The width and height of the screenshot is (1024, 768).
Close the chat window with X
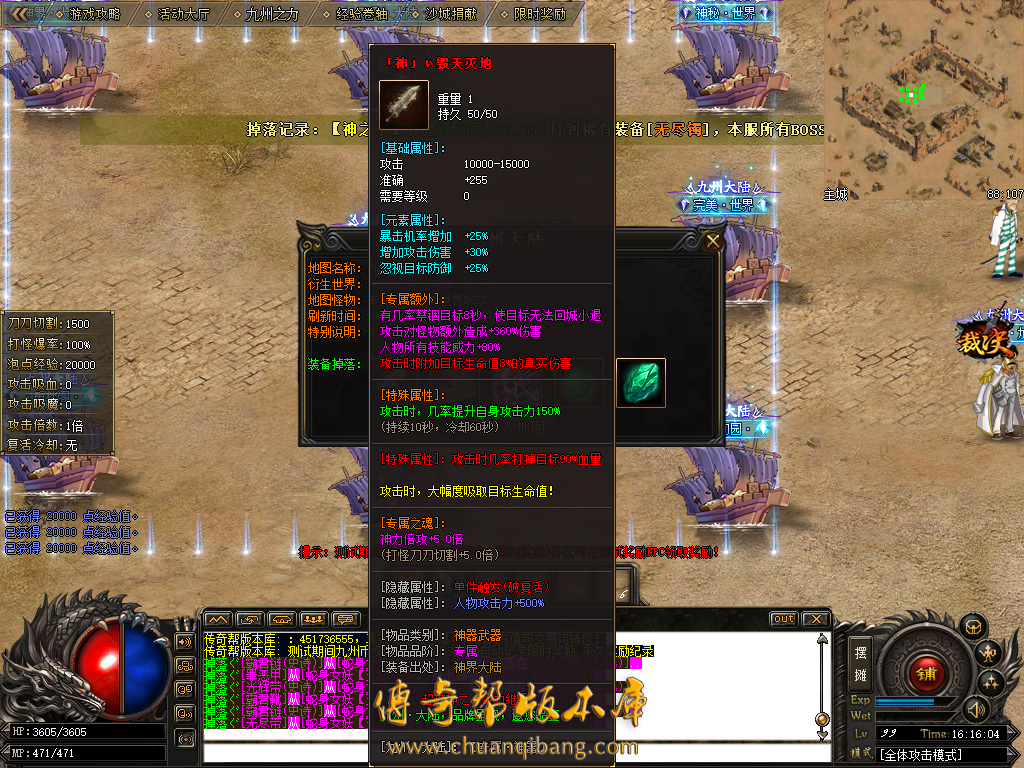pos(815,619)
